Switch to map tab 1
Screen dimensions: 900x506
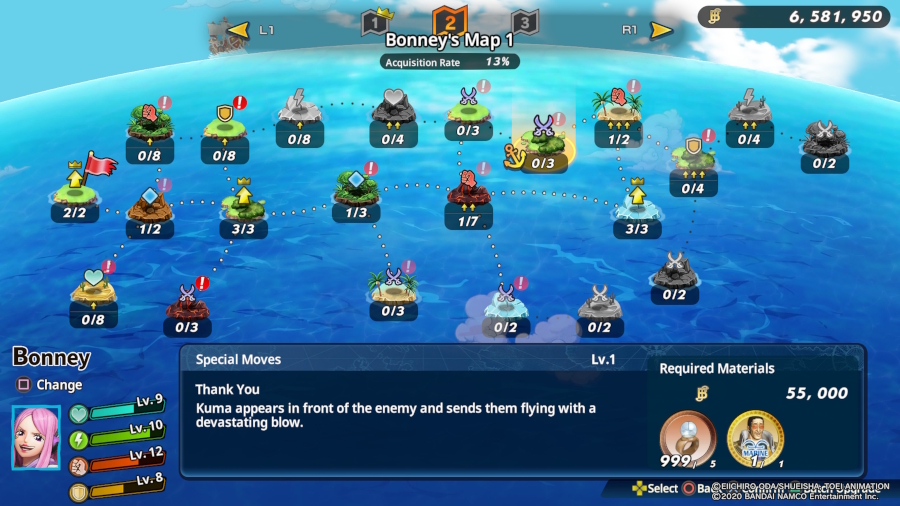point(374,22)
